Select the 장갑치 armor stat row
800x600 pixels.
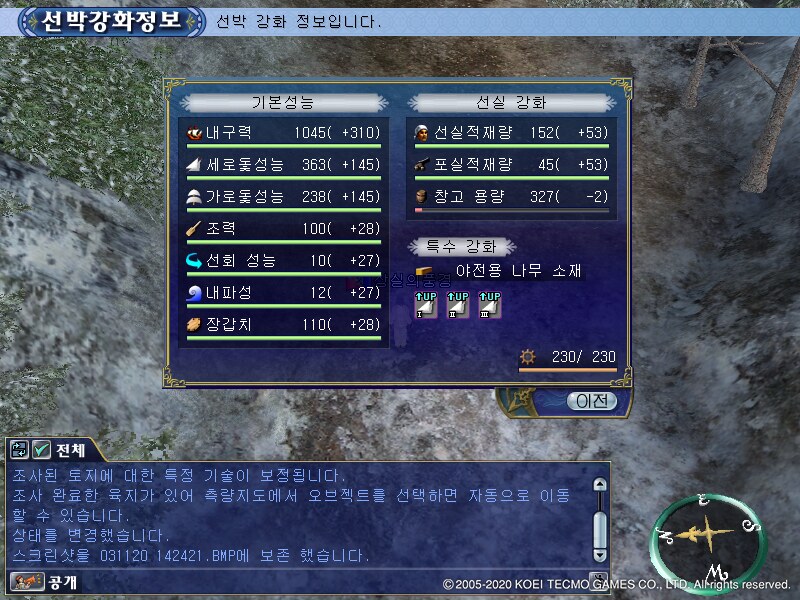283,325
